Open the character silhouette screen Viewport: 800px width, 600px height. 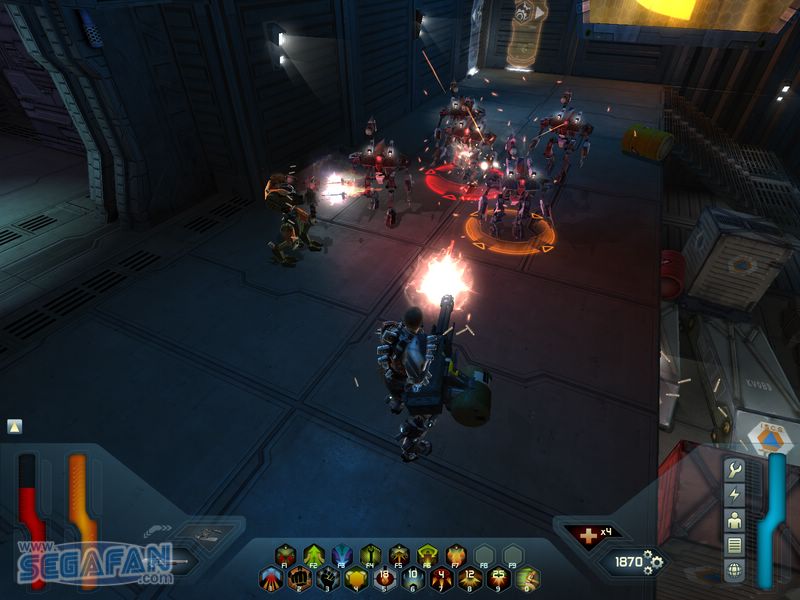[x=735, y=521]
